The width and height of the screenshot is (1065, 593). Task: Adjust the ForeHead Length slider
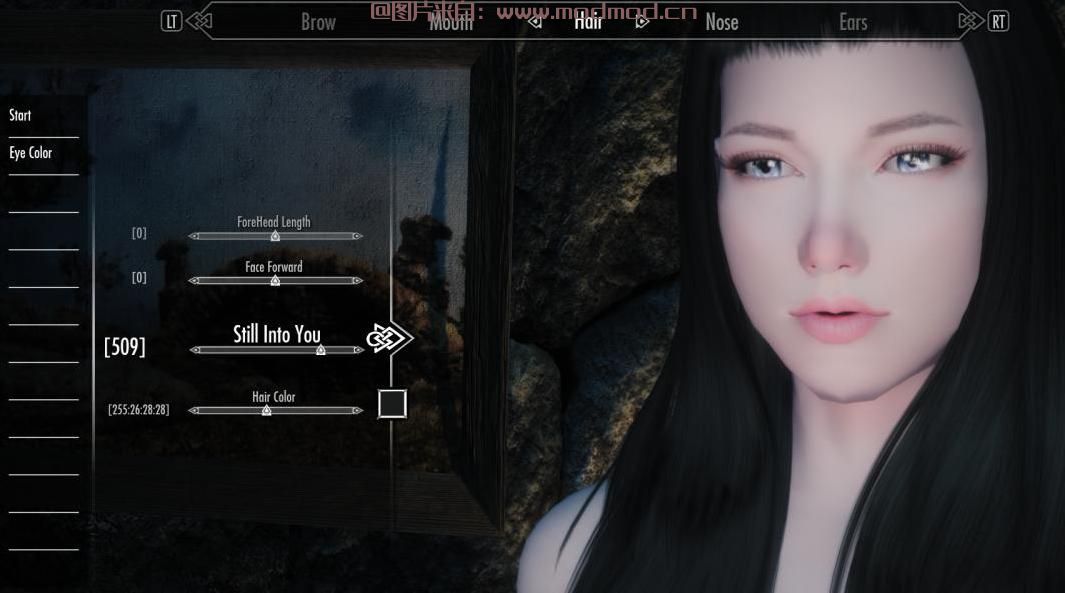click(275, 236)
